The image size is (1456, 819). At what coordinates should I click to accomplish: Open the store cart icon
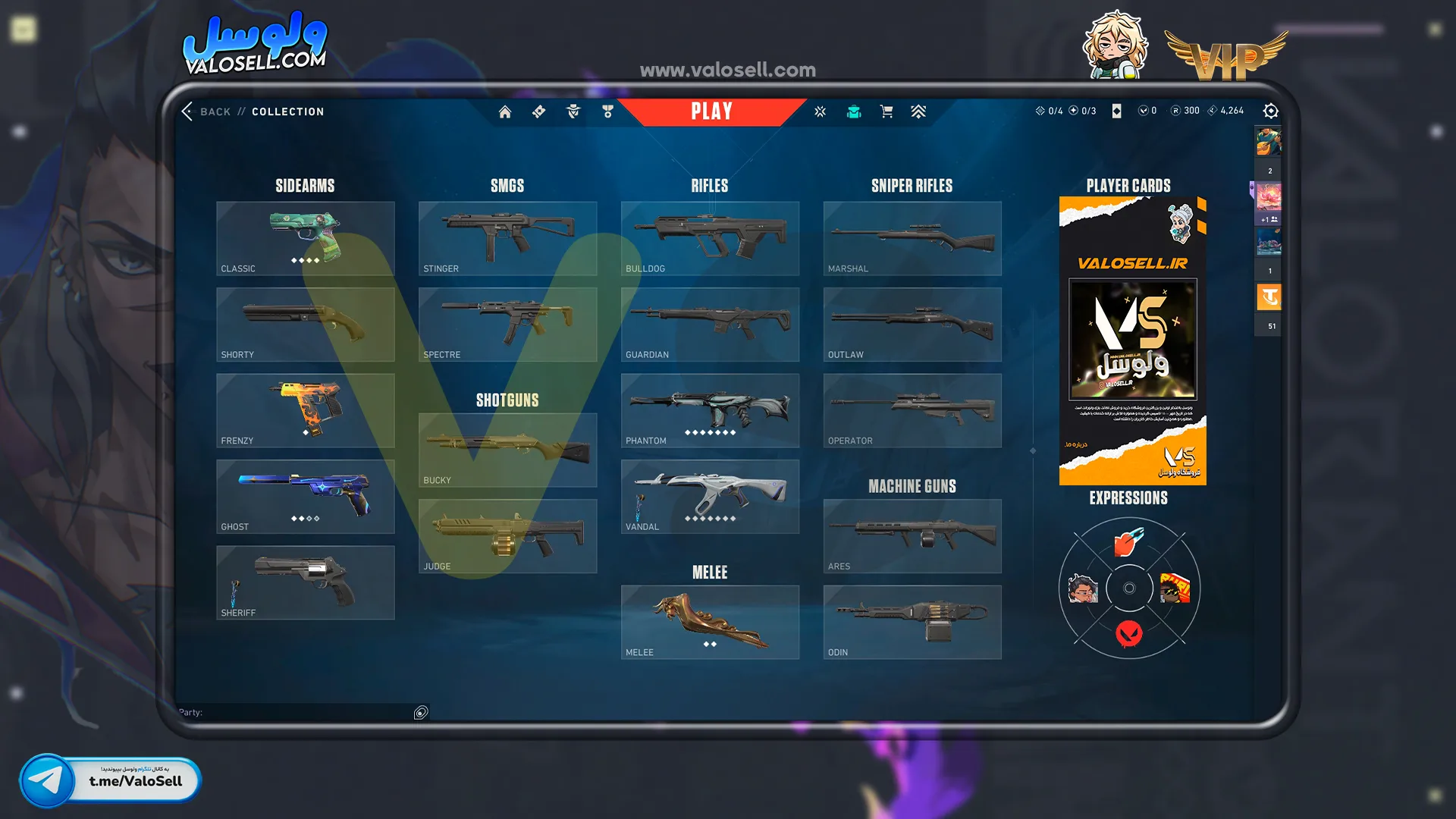[886, 112]
